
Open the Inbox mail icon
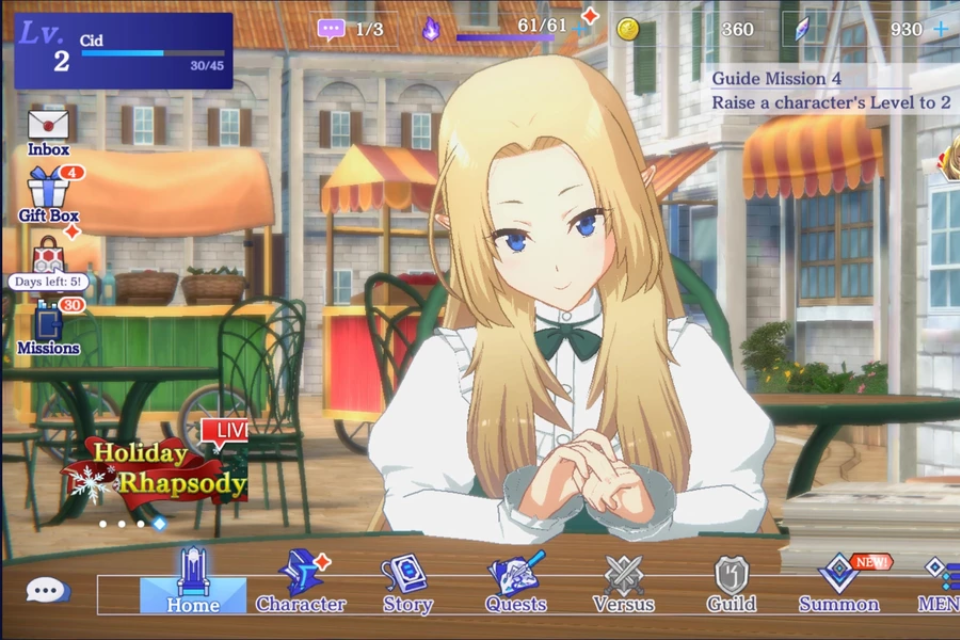[48, 130]
